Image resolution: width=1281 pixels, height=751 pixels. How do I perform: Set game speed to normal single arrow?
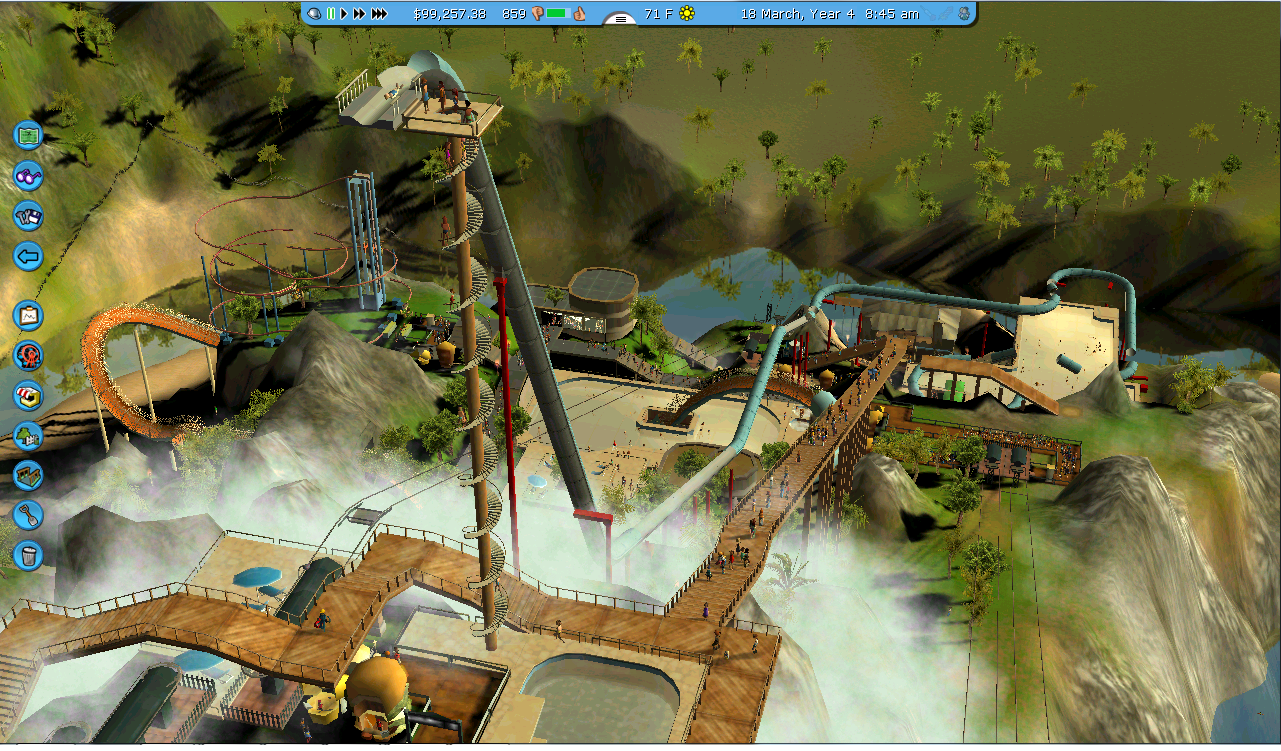point(343,14)
